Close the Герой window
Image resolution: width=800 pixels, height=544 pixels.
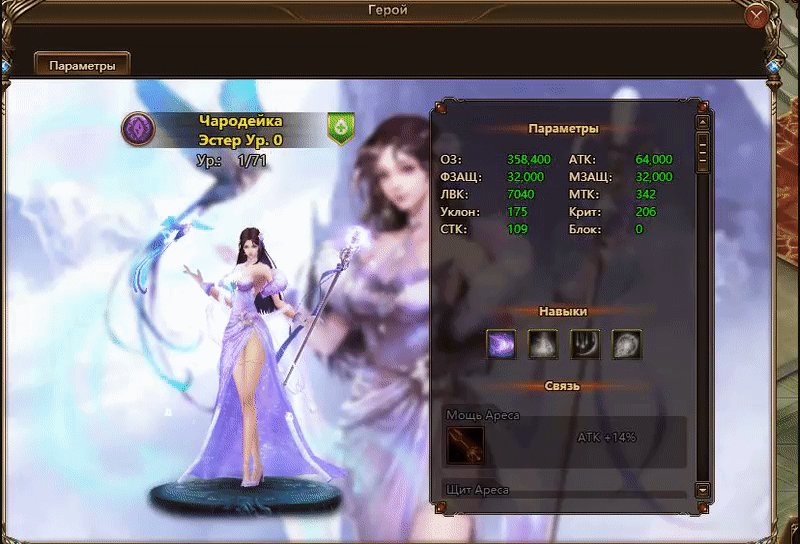pyautogui.click(x=758, y=15)
